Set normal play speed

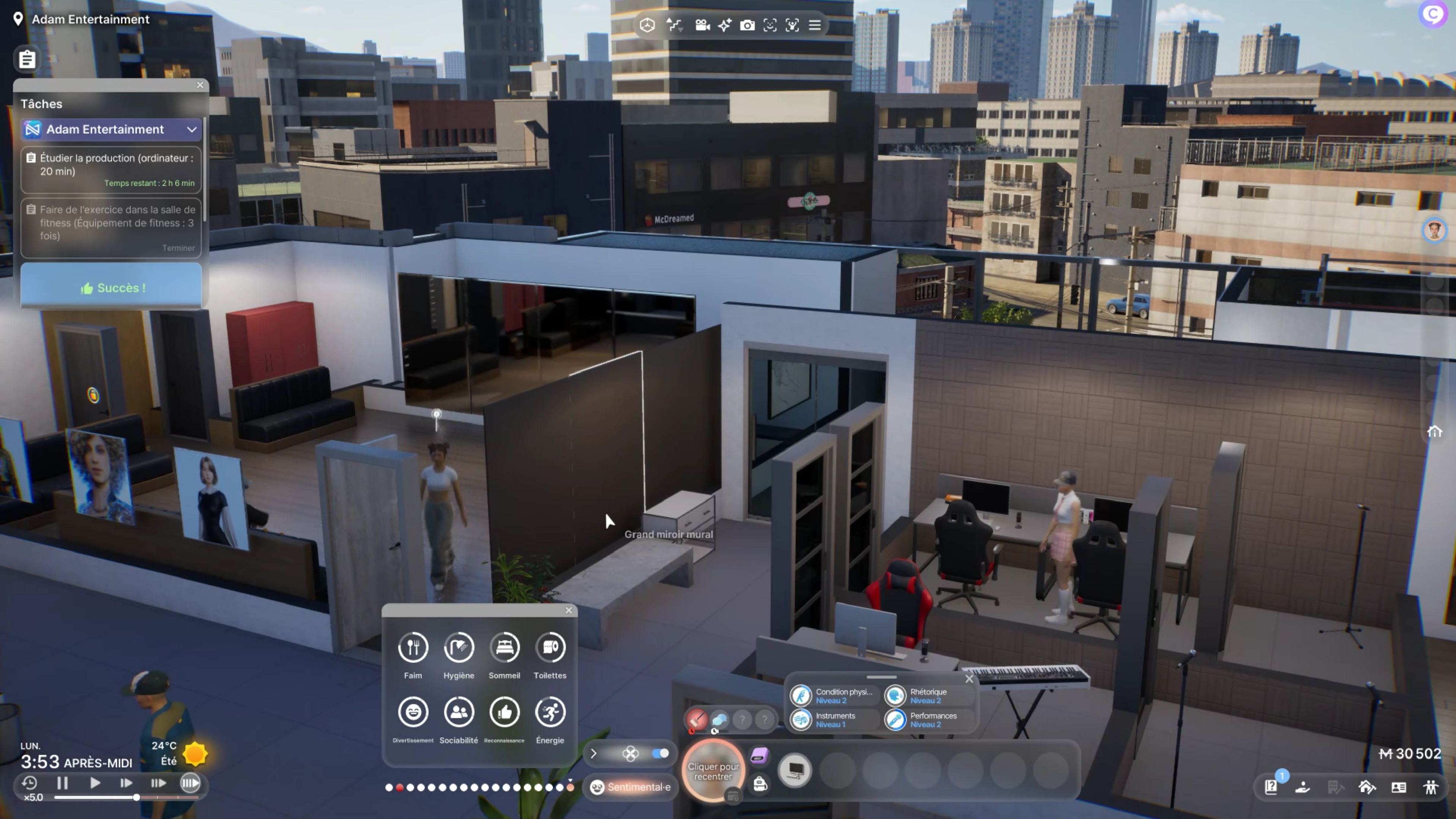(x=95, y=783)
